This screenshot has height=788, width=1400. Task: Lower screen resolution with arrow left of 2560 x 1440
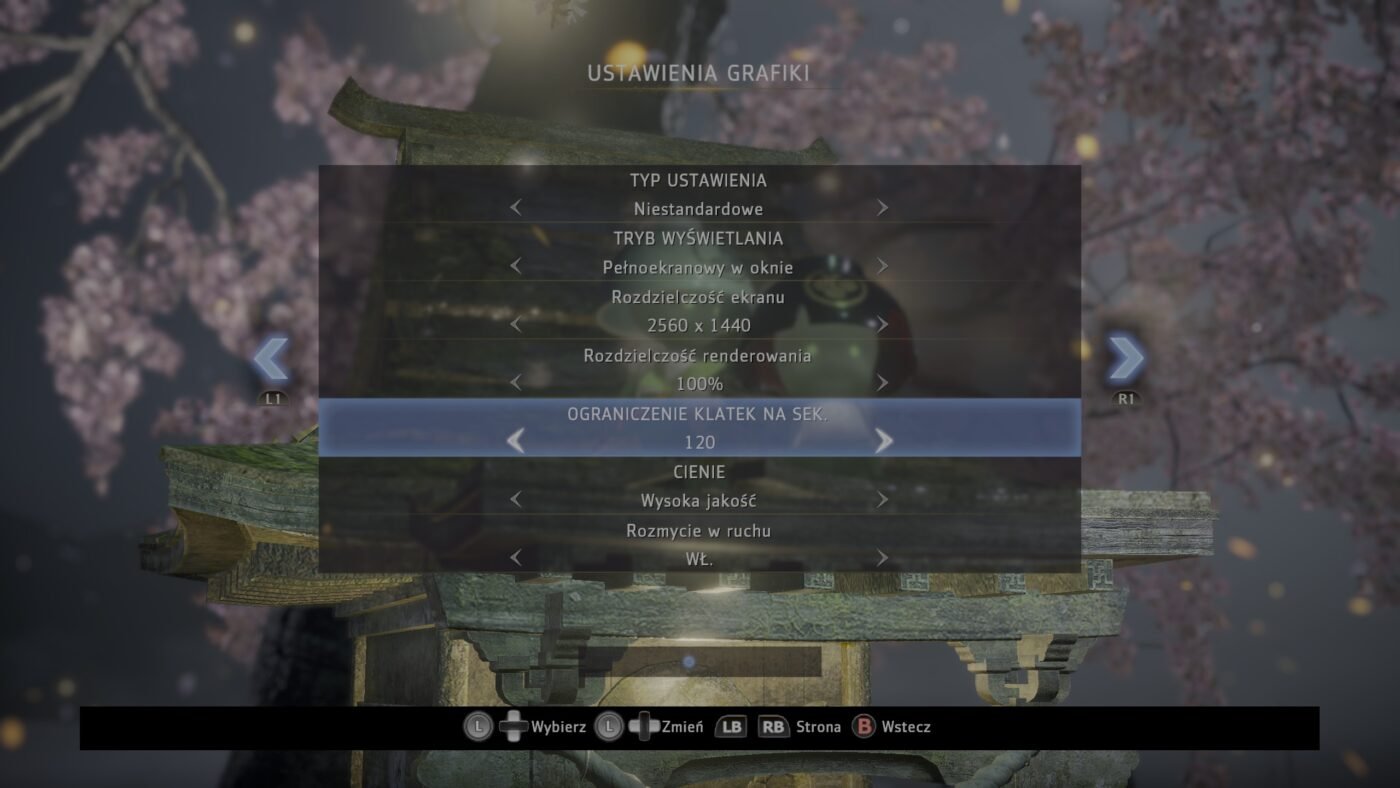[516, 324]
